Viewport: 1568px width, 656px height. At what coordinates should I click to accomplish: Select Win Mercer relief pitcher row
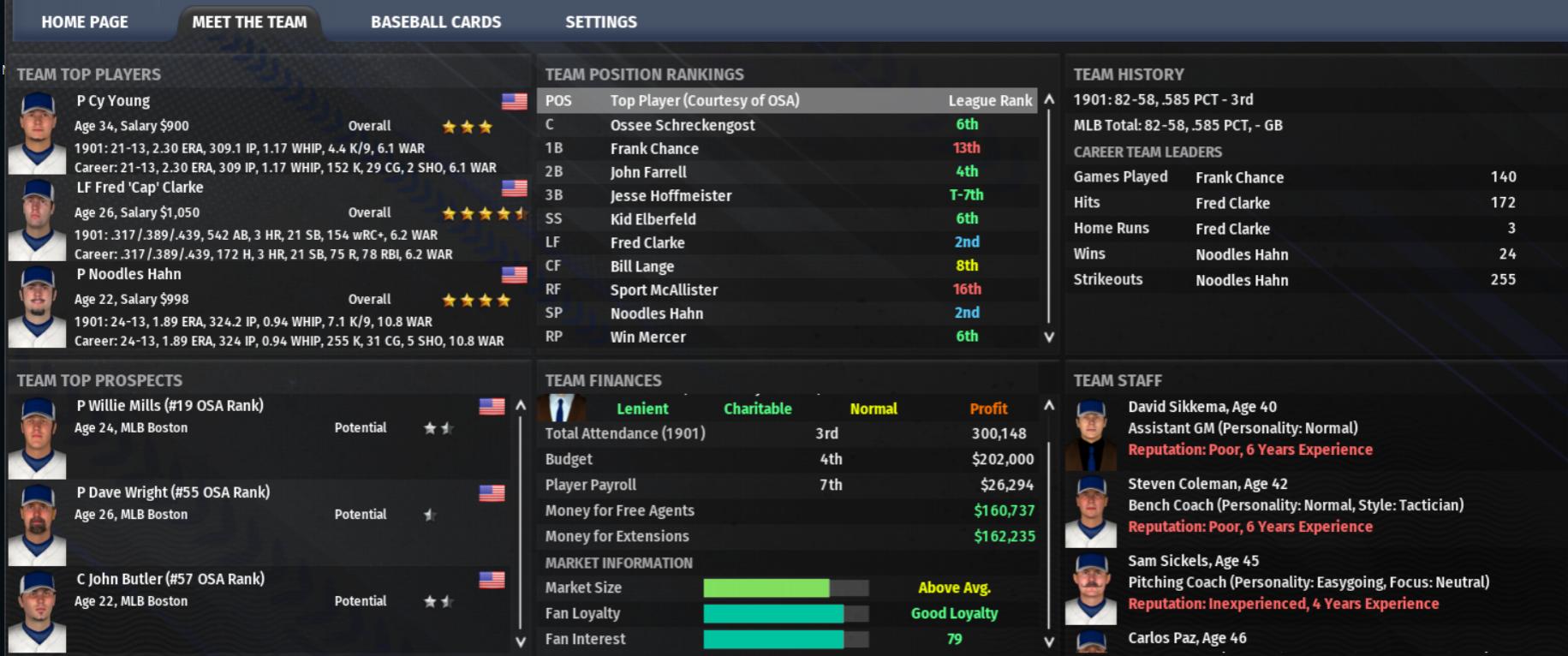[x=647, y=337]
